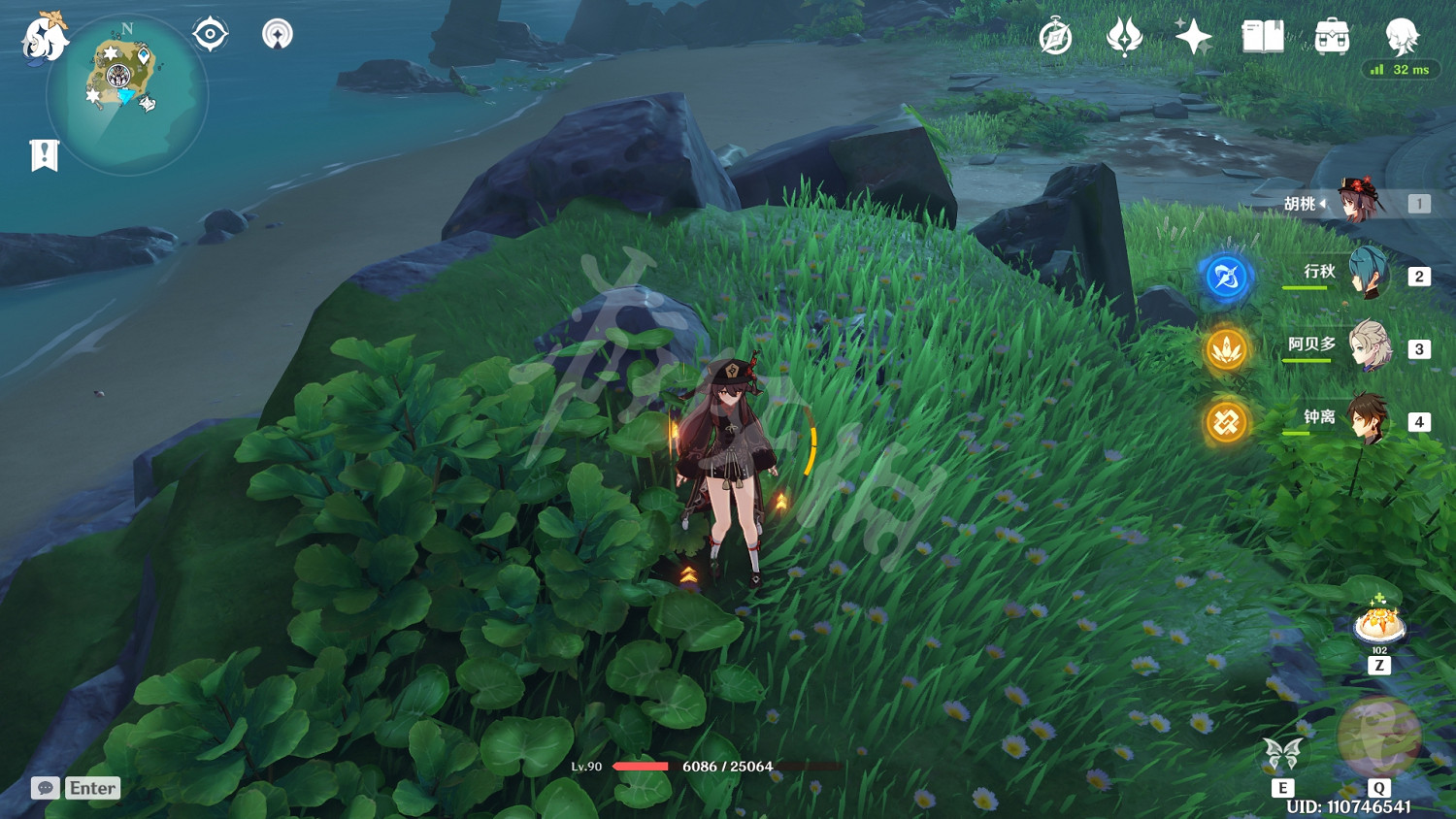Switch to party member 钟离
The width and height of the screenshot is (1456, 819).
pyautogui.click(x=1369, y=420)
